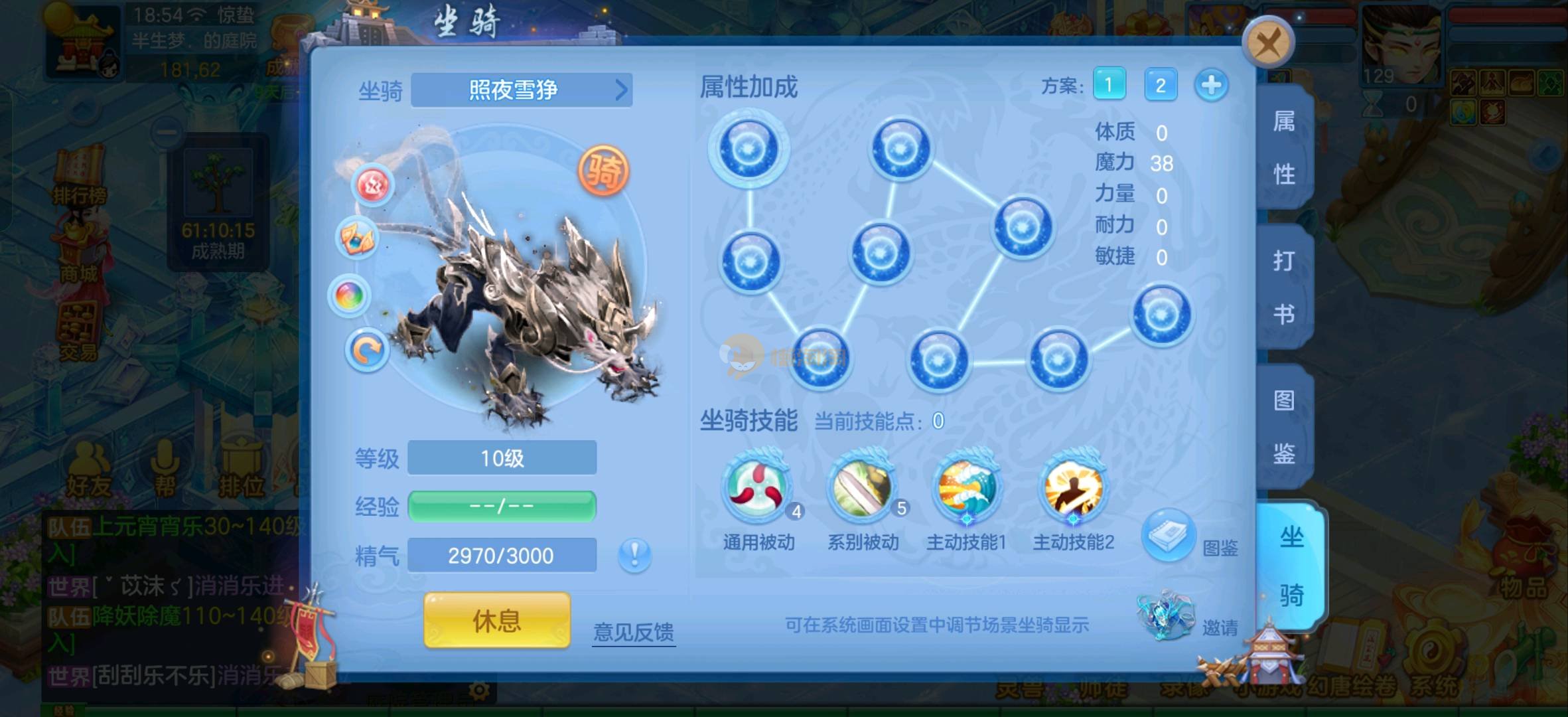Select the 通用被动 skill icon
Viewport: 1568px width, 717px height.
(x=758, y=487)
